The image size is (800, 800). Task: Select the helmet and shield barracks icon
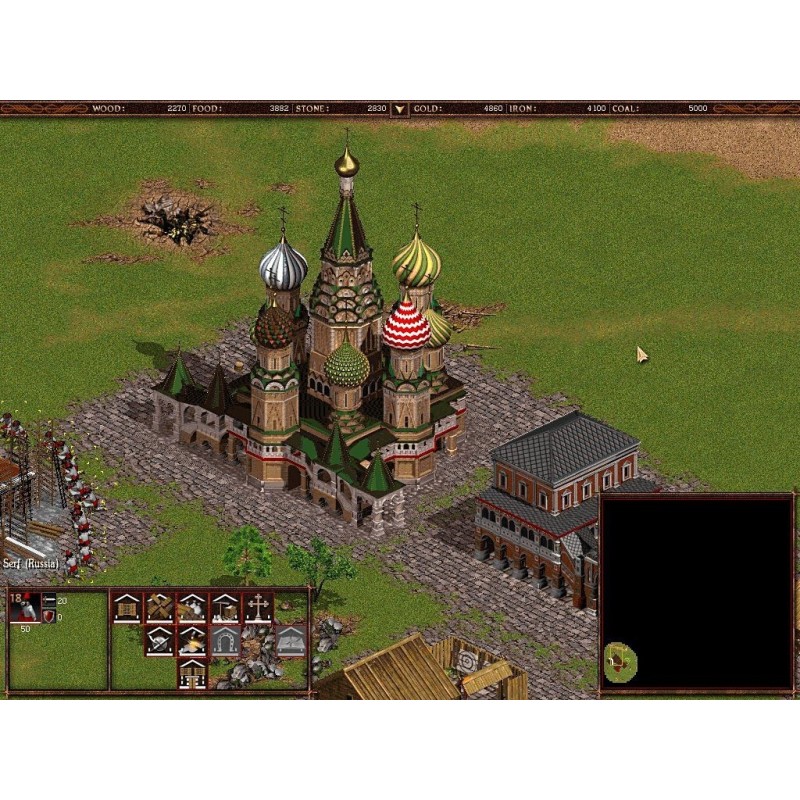(159, 640)
